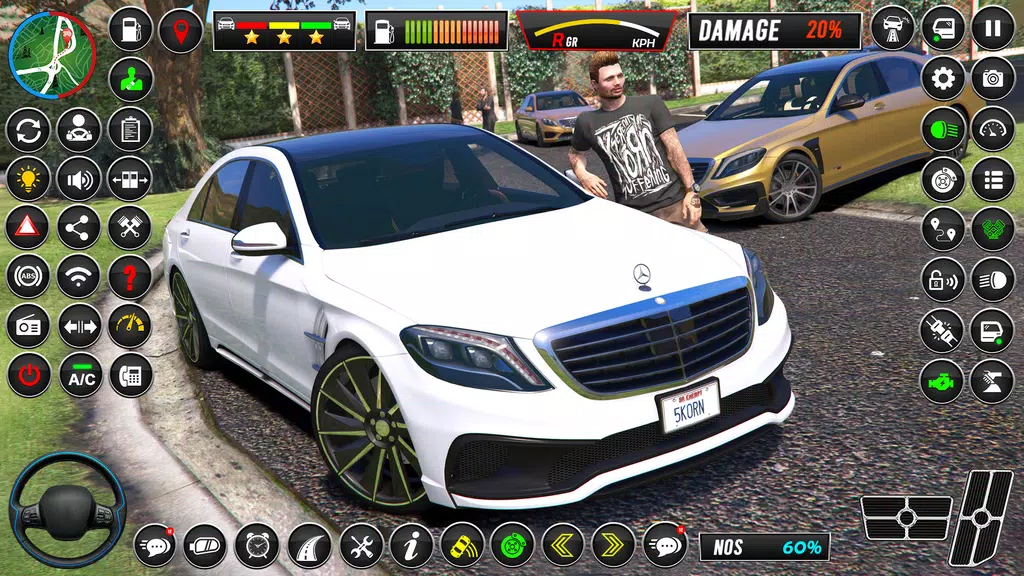Activate the left turn signal chevron
Screen dimensions: 1024x576
coord(562,545)
